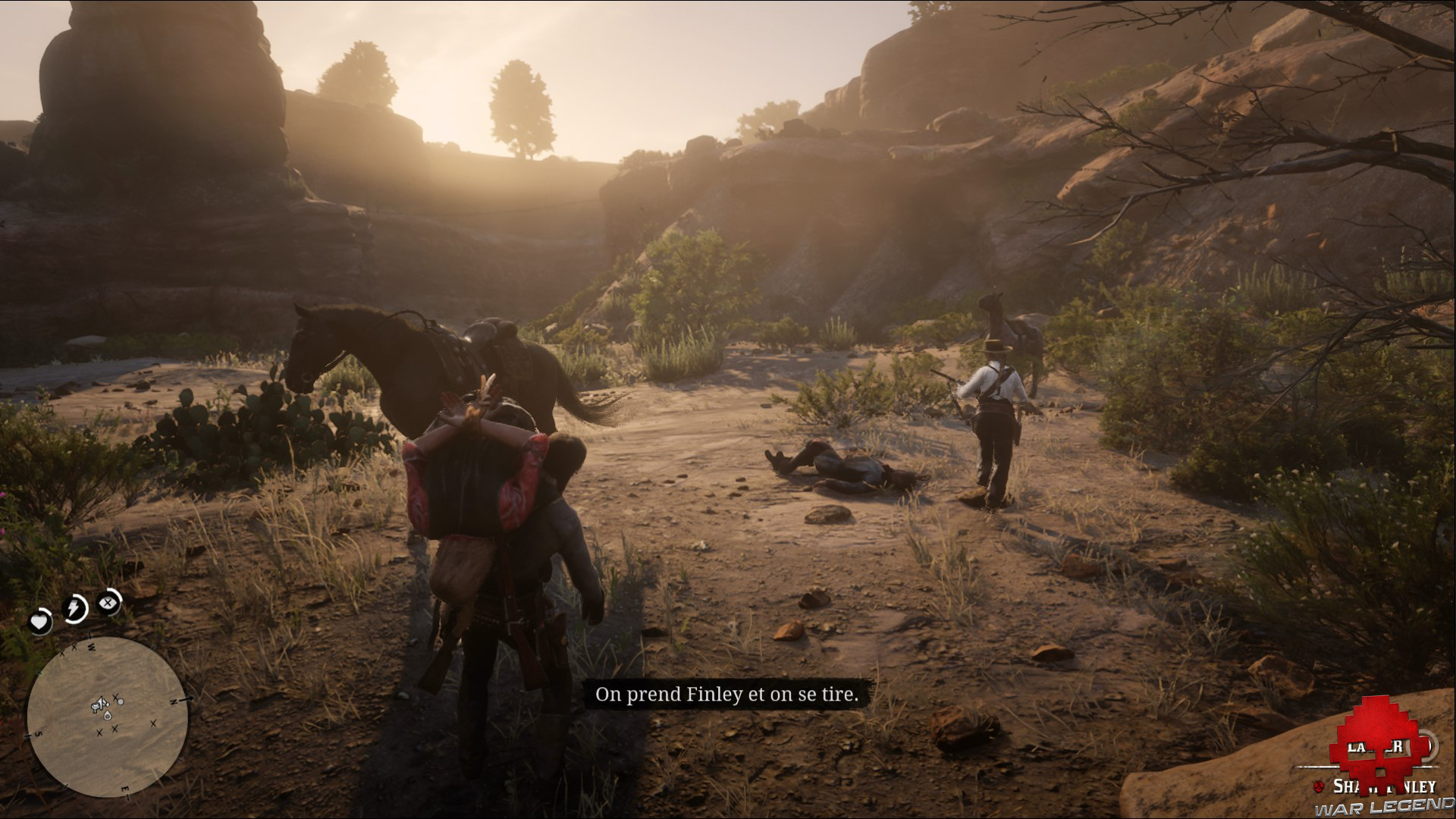Viewport: 1456px width, 819px height.
Task: Click the N compass marker on the minimap
Action: 173,701
